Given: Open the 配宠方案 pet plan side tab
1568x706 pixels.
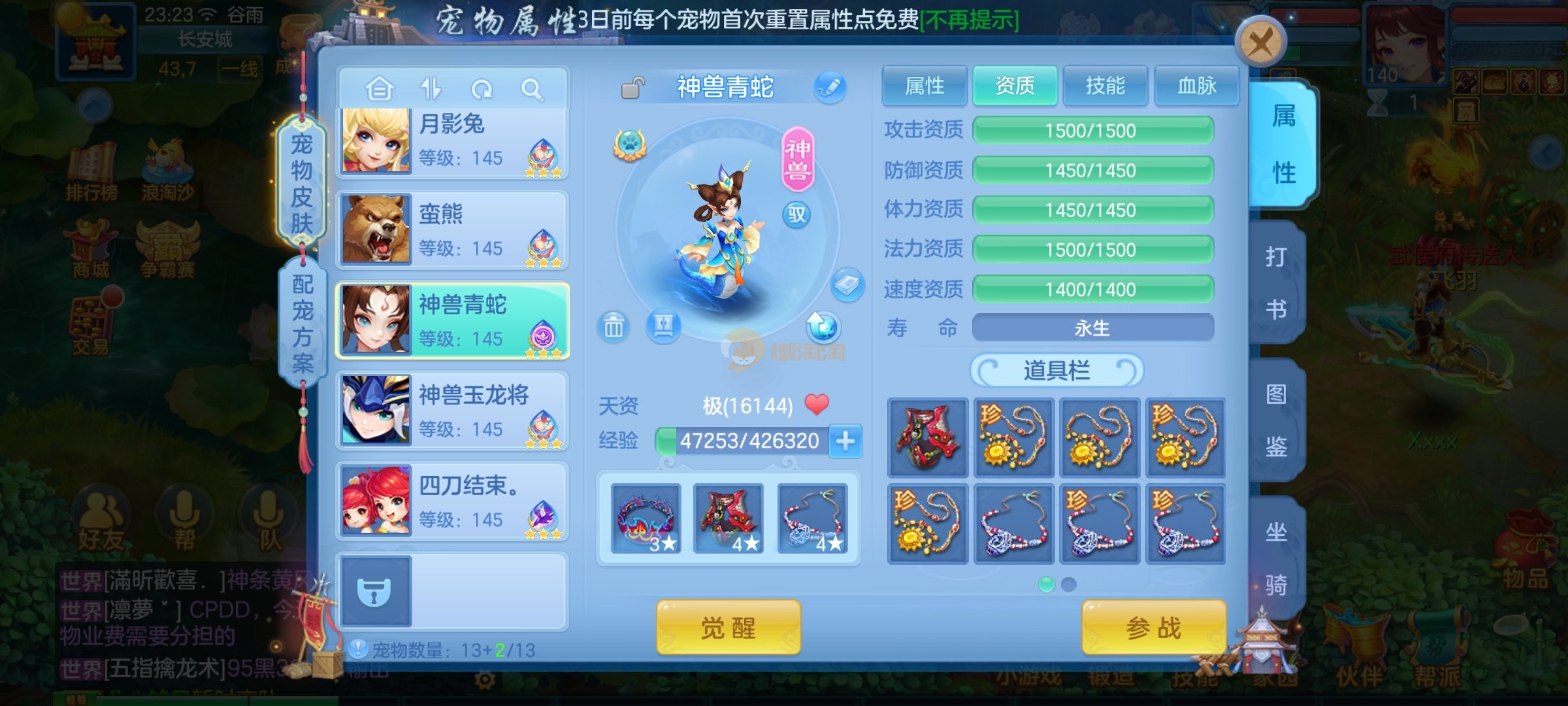Looking at the screenshot, I should (302, 323).
